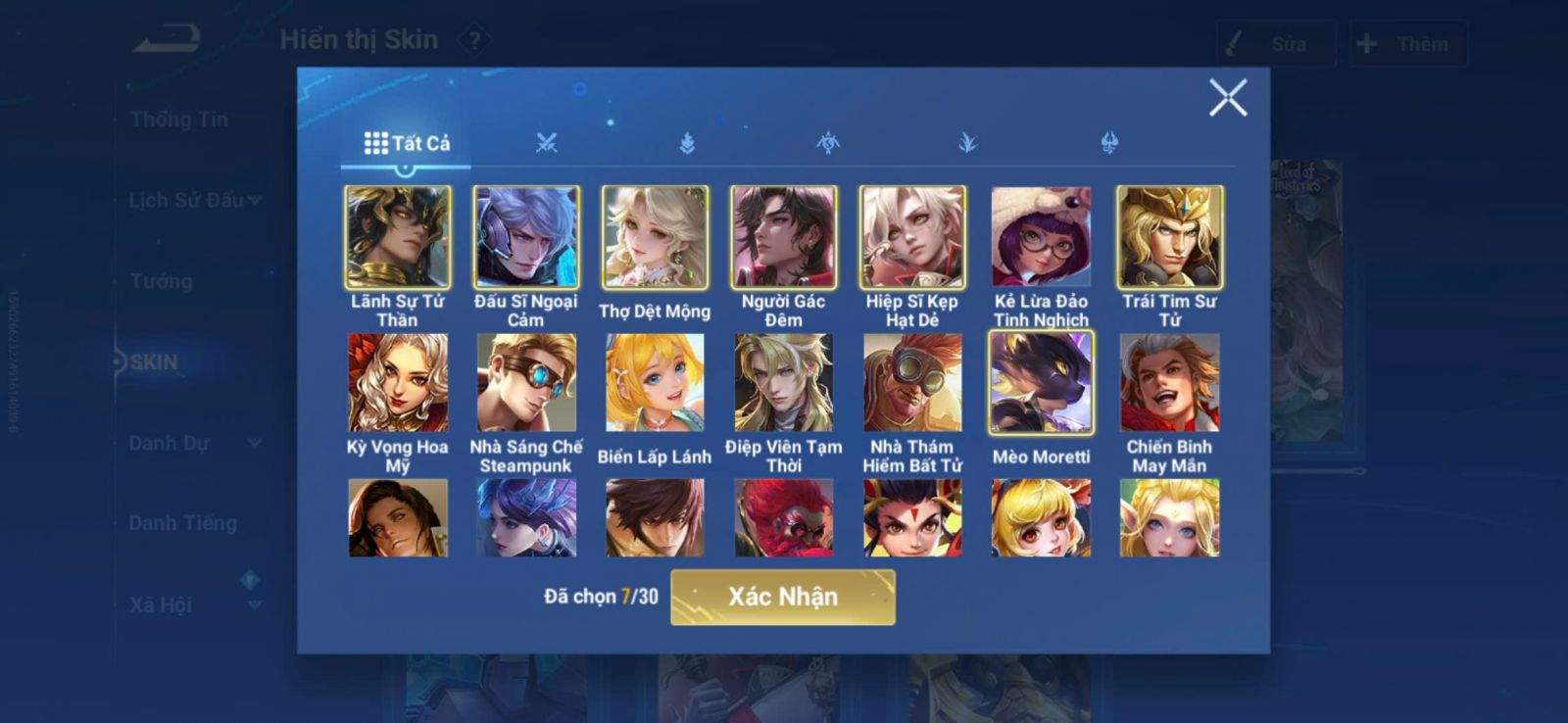The height and width of the screenshot is (723, 1568).
Task: Choose the Nhà Sáng Chế Steampunk skin
Action: pos(526,383)
